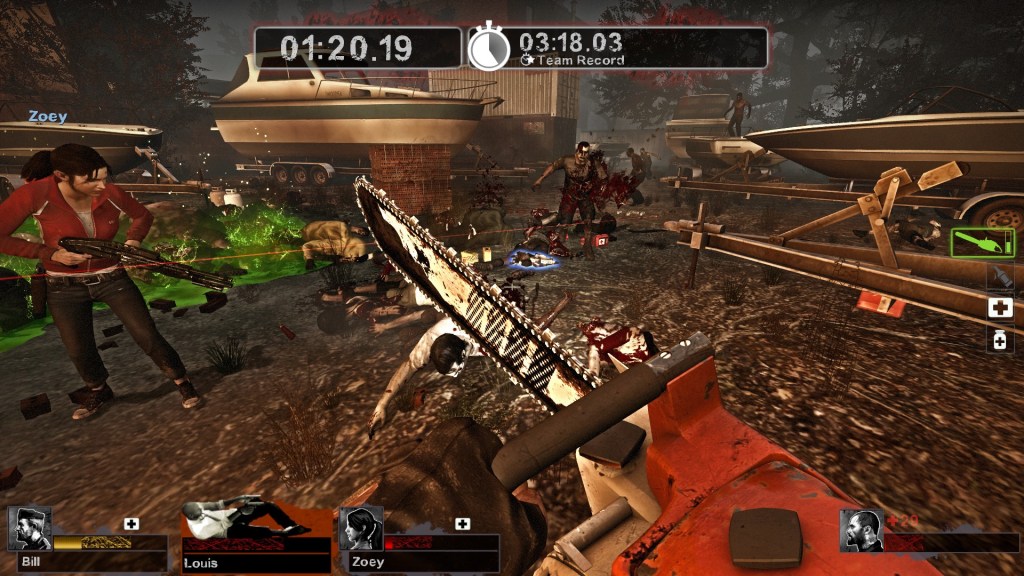1024x576 pixels.
Task: Select the pain pills bottle slot
Action: 1000,341
